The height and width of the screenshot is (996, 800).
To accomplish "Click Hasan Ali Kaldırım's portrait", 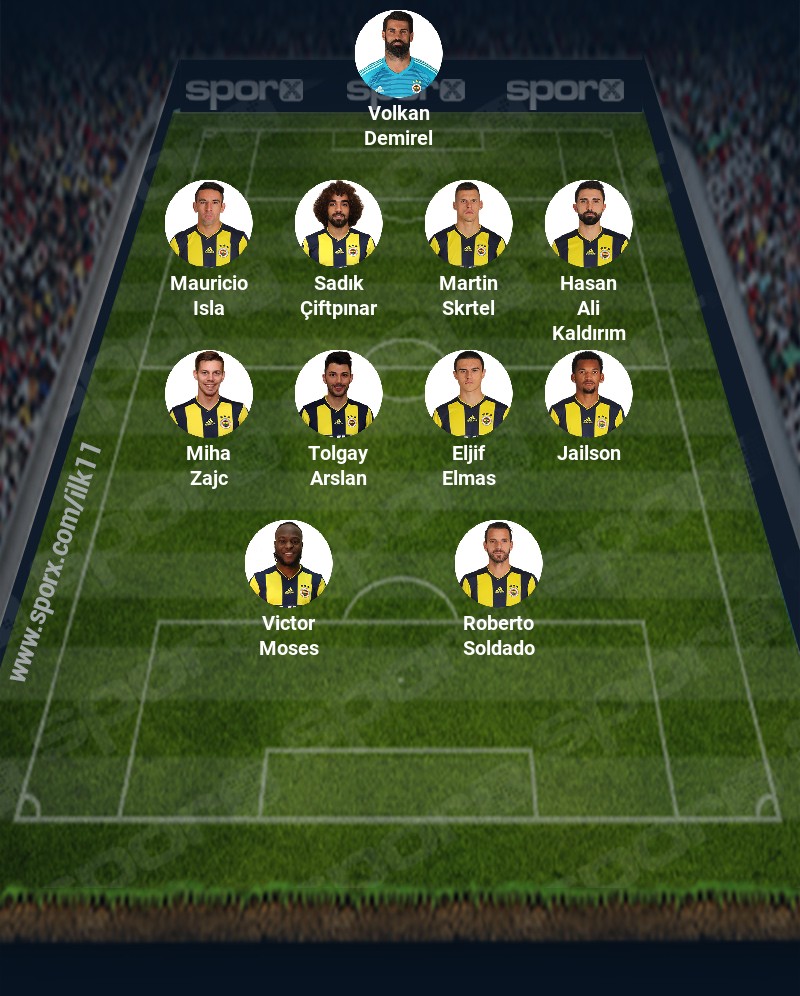I will click(588, 224).
